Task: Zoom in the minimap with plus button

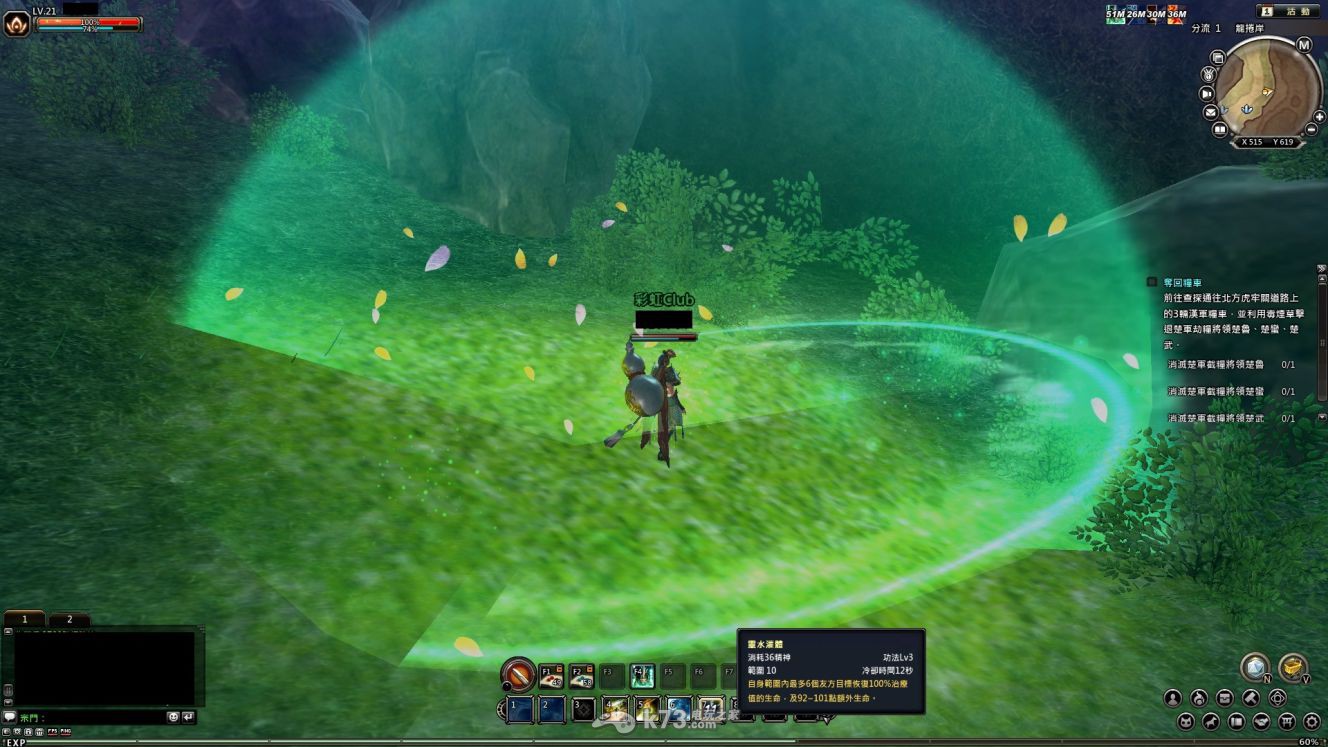Action: click(x=1319, y=117)
